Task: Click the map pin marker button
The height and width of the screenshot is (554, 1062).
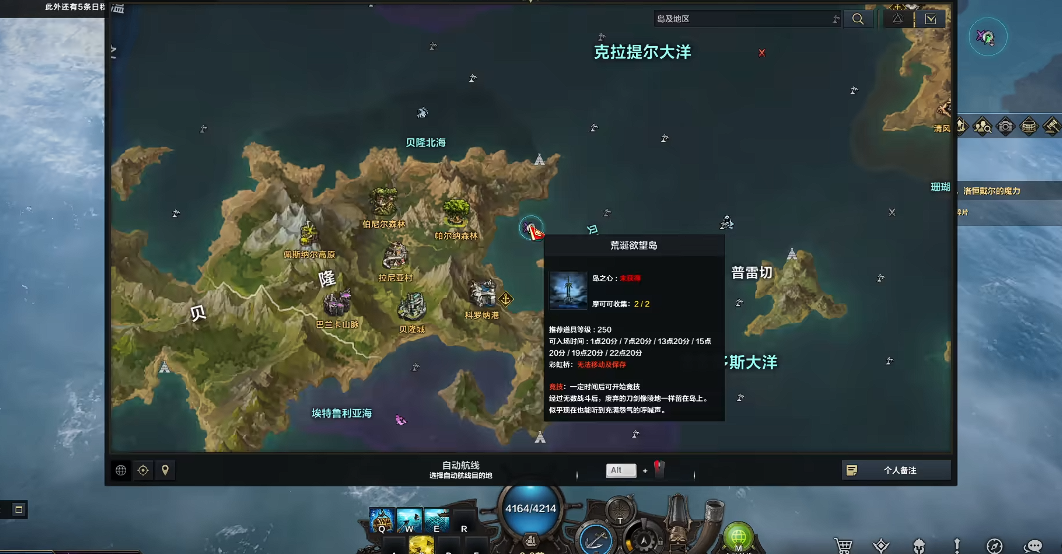Action: pyautogui.click(x=166, y=470)
